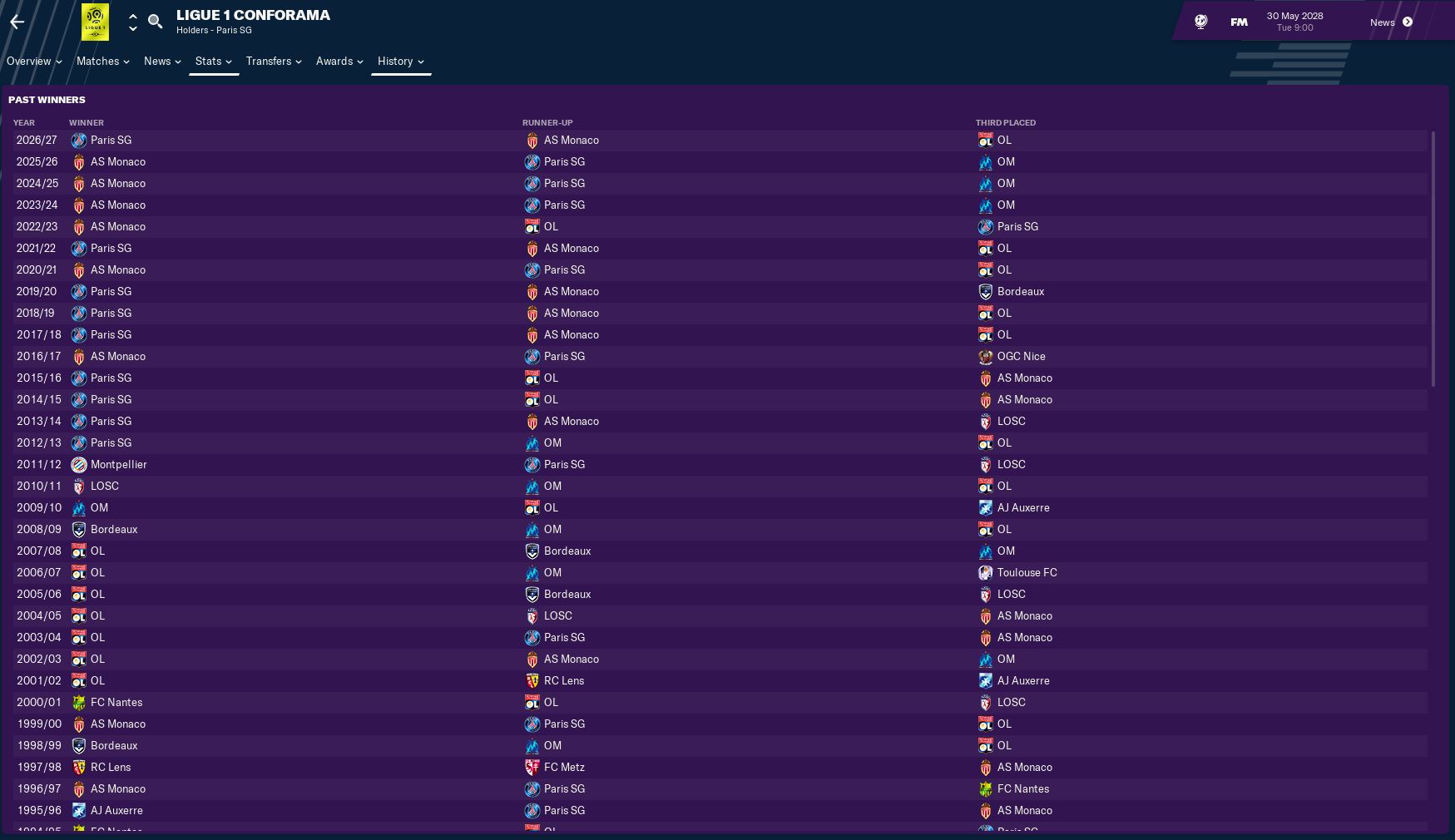The image size is (1455, 840).
Task: Open the Awards menu item
Action: [x=334, y=61]
